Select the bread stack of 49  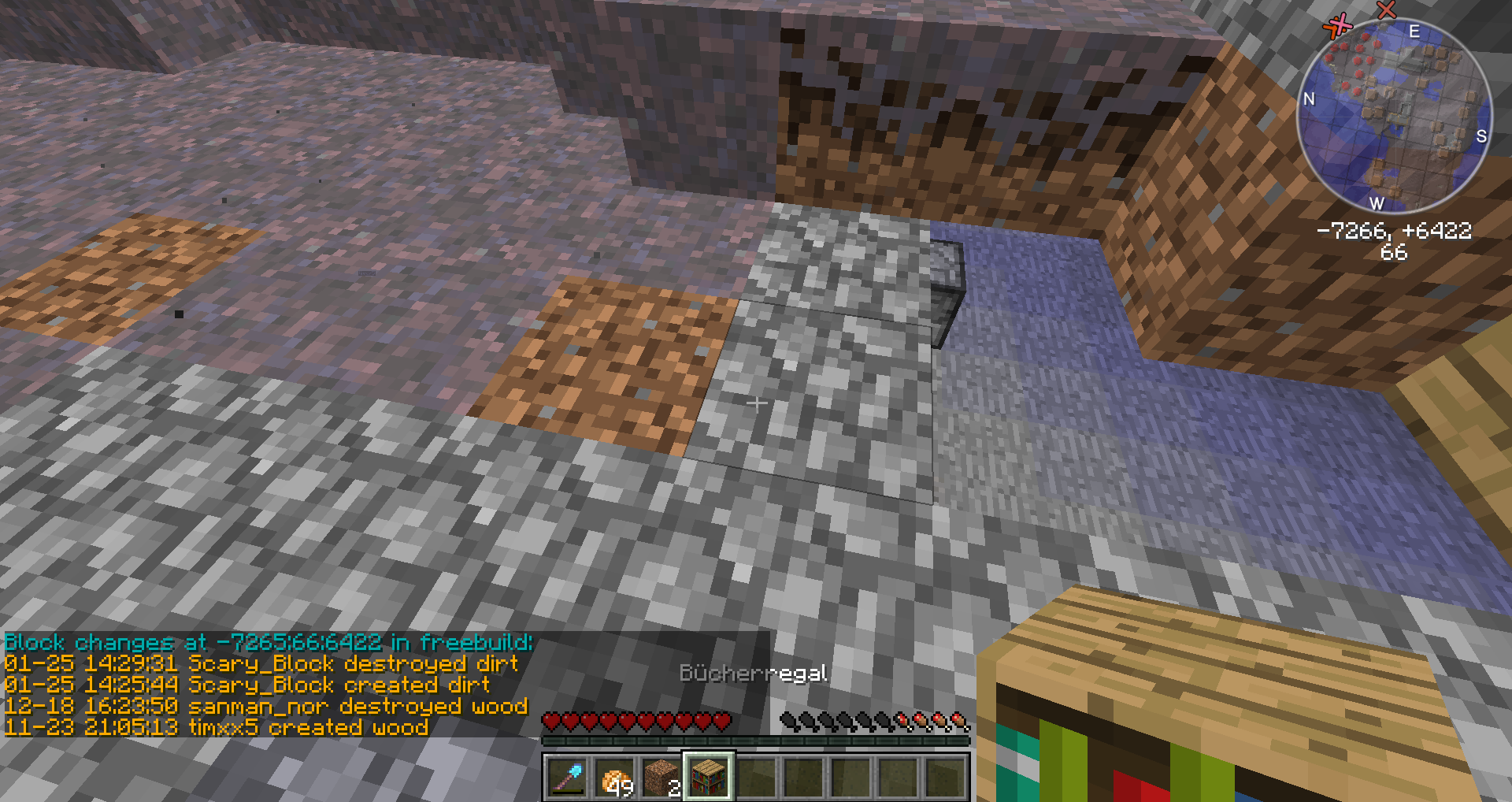coord(614,776)
